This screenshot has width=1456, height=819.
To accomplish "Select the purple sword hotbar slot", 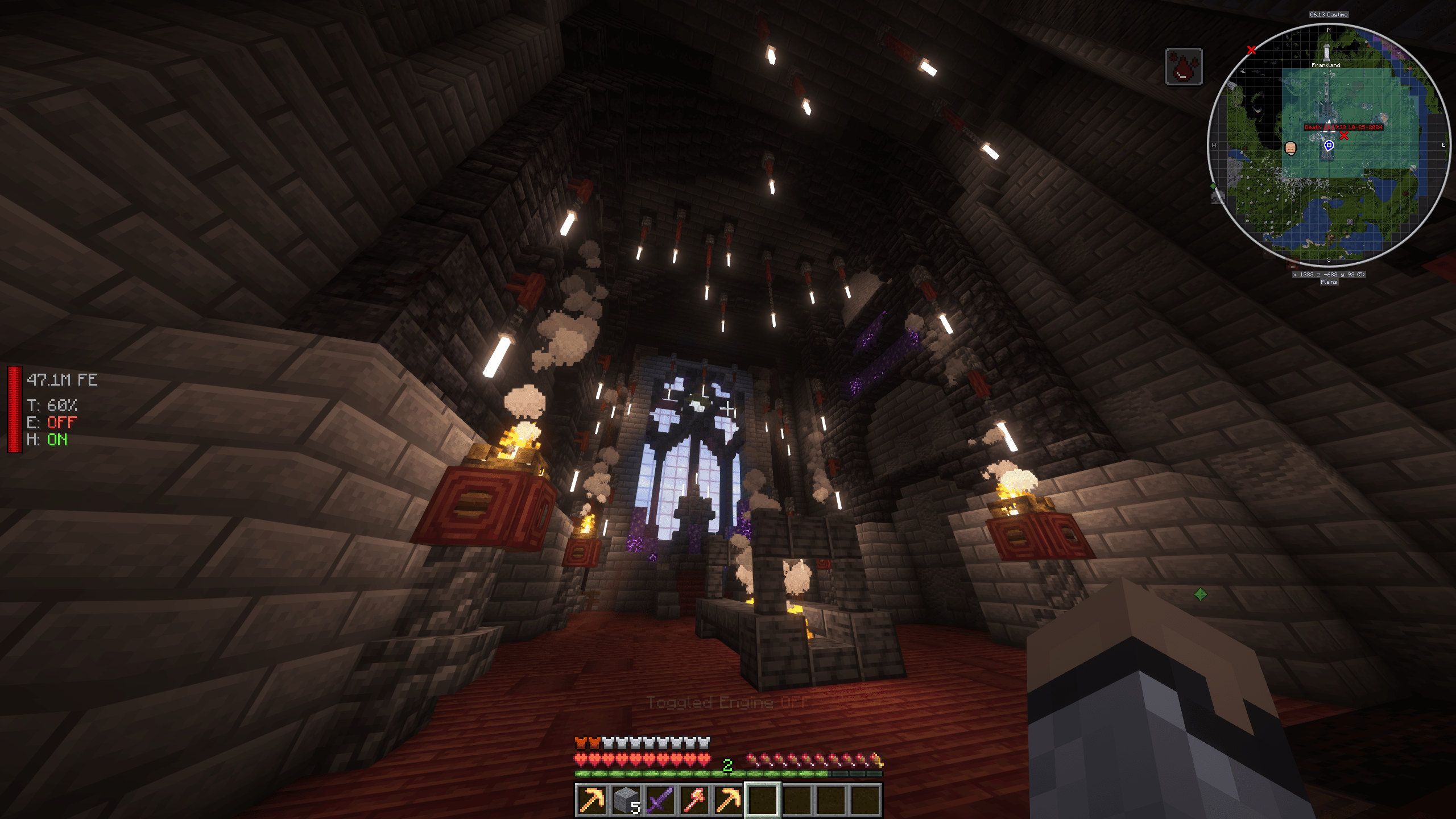I will click(x=660, y=800).
